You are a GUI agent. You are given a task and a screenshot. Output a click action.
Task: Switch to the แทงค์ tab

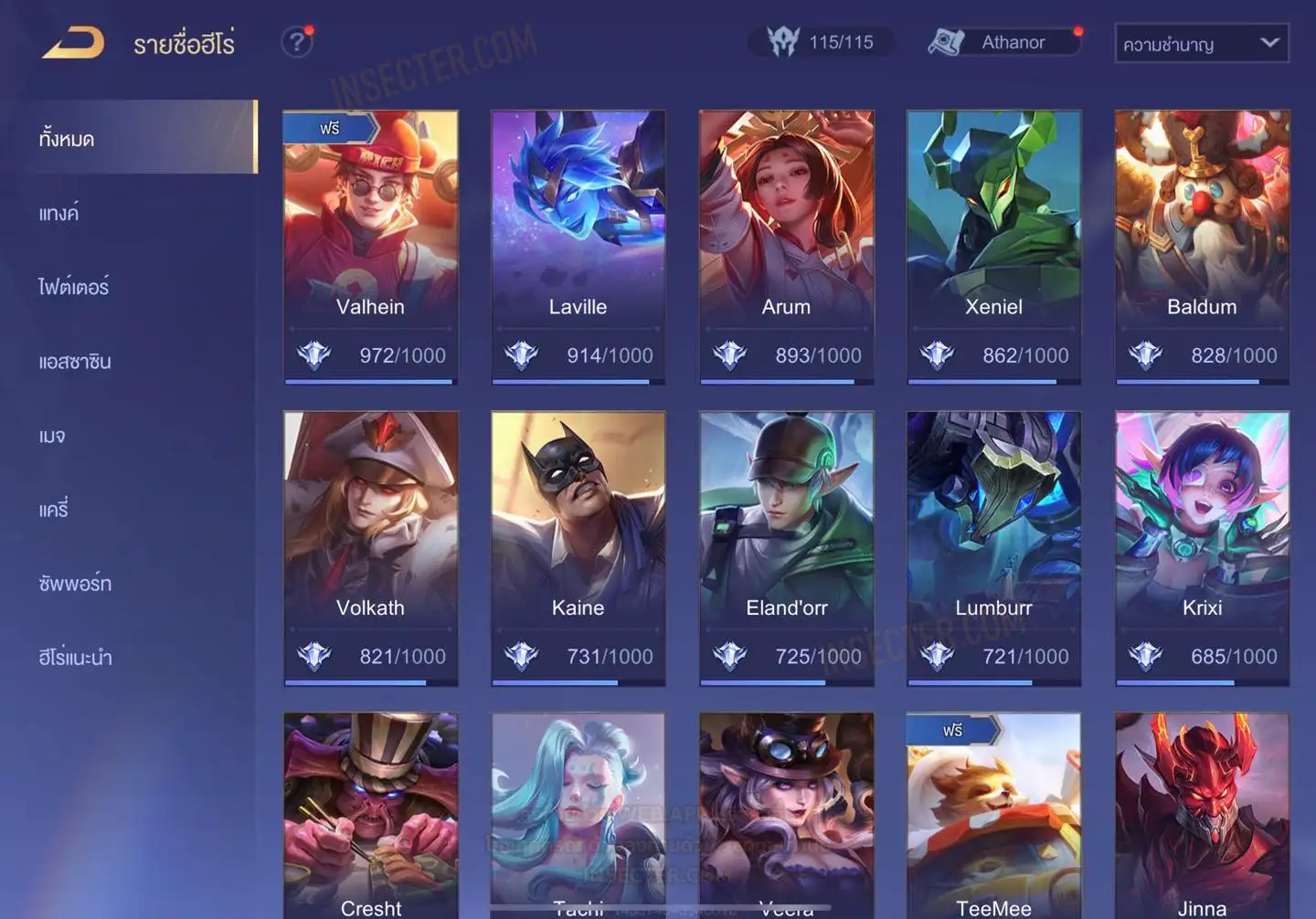(58, 214)
